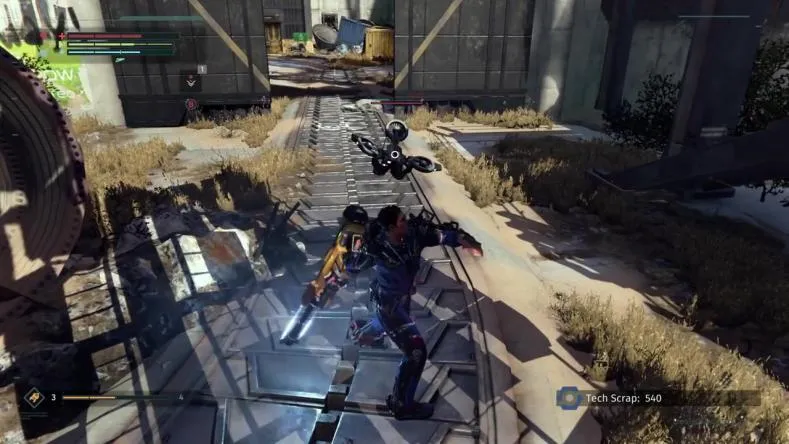Click the red circular implant icon

pos(191,103)
